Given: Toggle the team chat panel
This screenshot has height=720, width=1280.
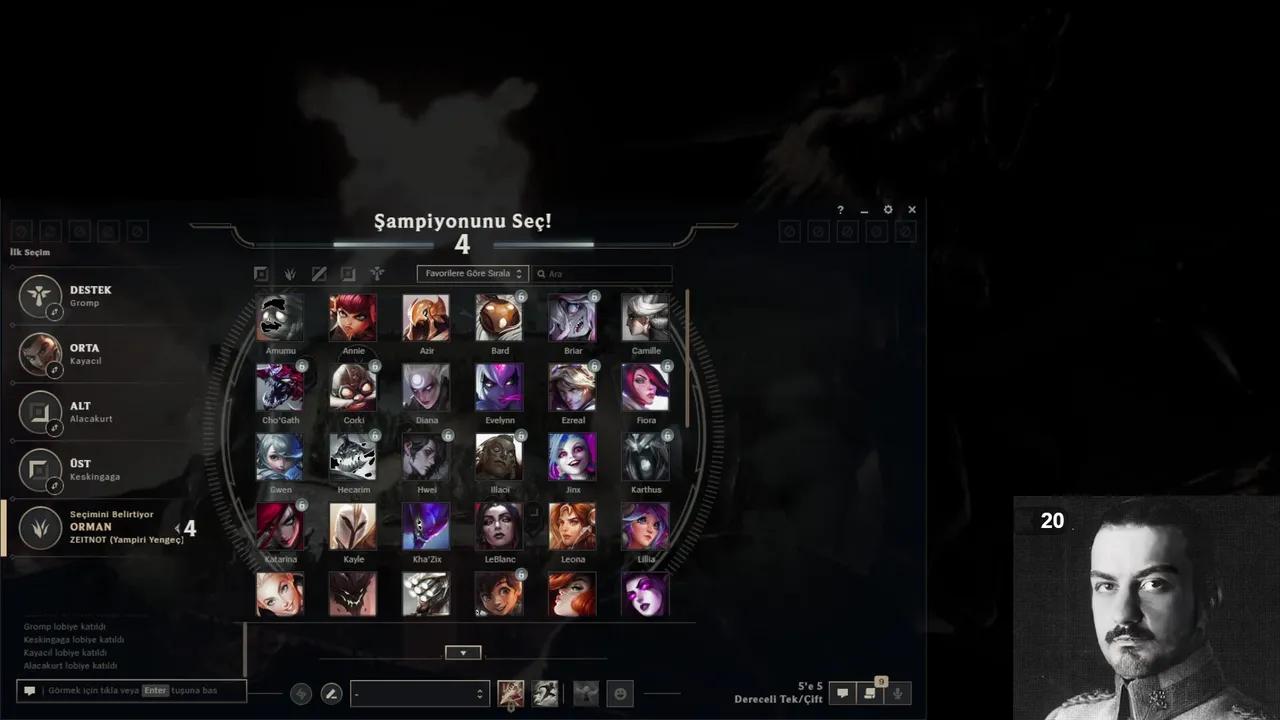Looking at the screenshot, I should [842, 693].
